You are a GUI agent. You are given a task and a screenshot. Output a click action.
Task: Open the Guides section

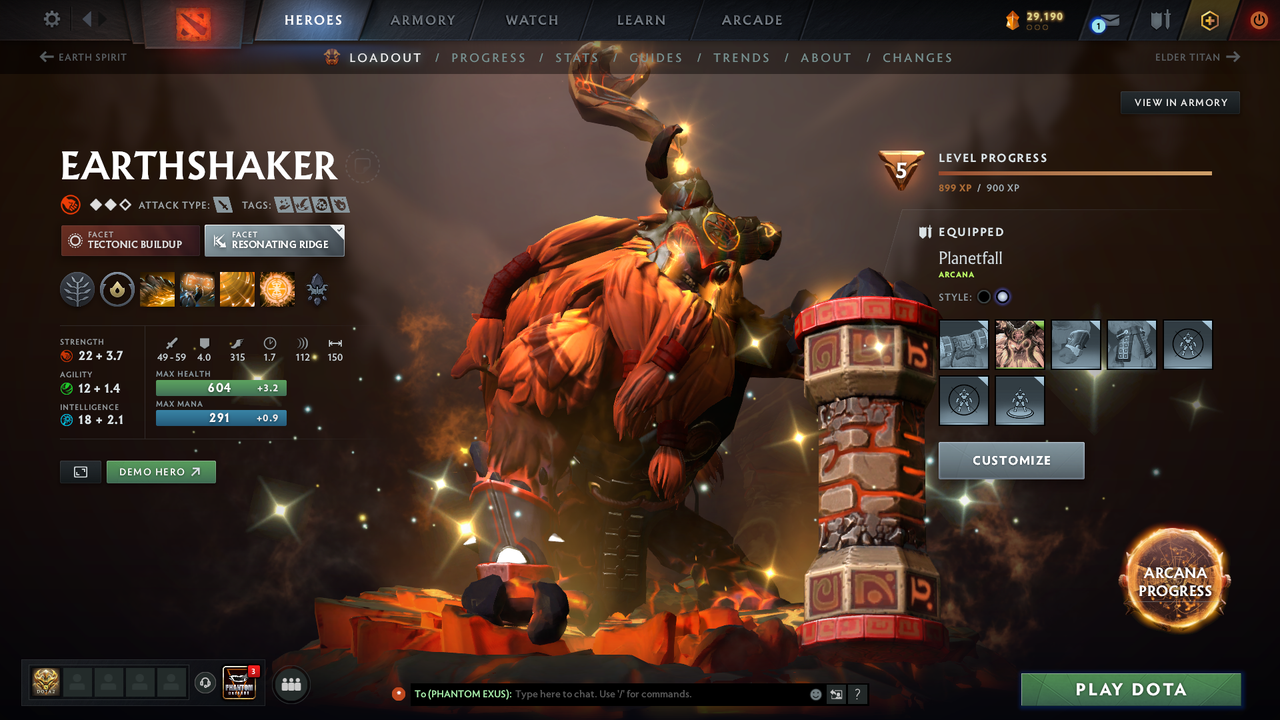[x=656, y=58]
